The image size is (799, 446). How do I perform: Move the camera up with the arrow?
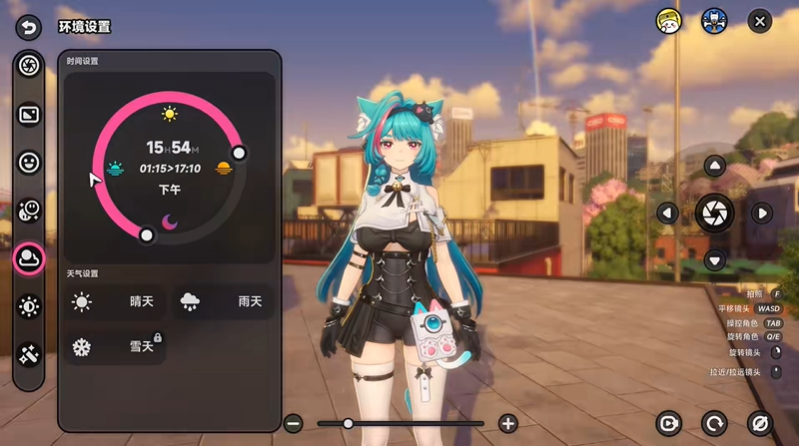click(x=714, y=166)
